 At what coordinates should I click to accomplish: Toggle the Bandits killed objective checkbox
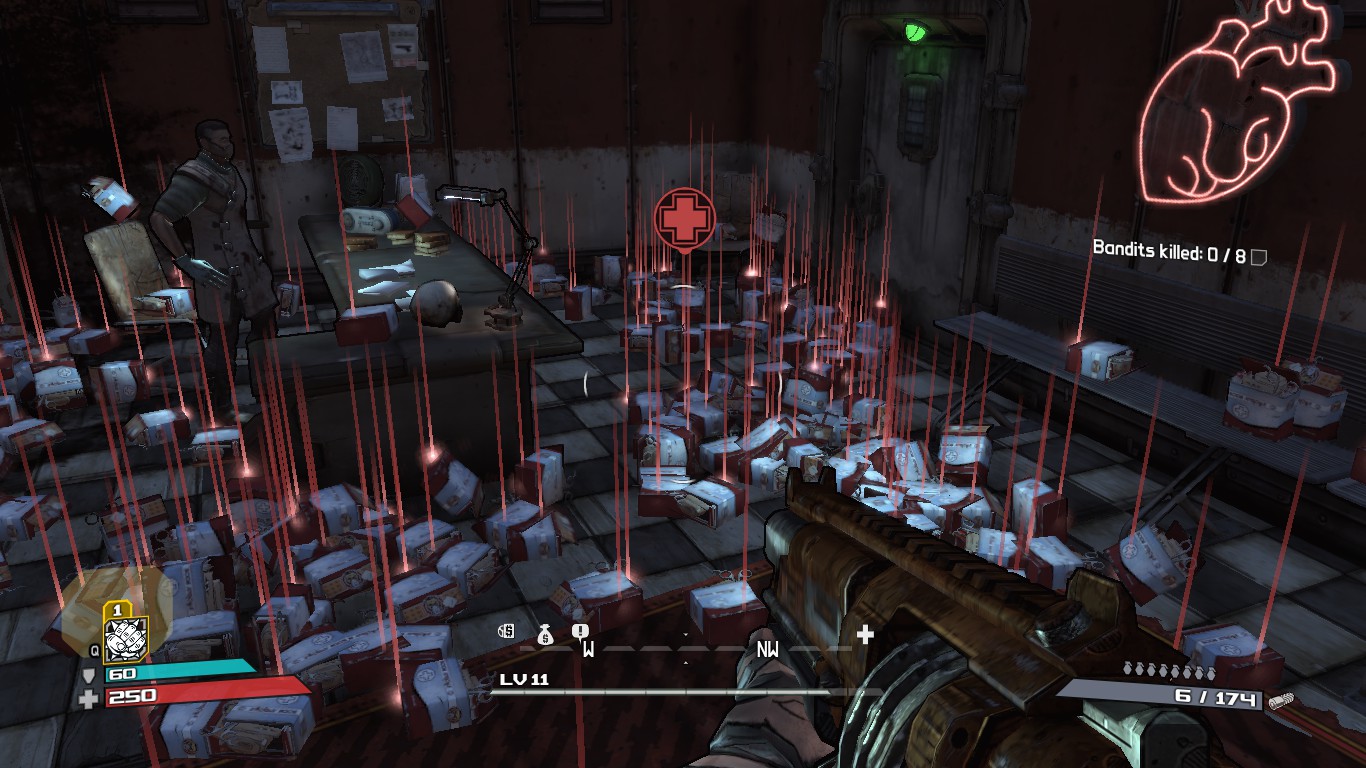[1259, 257]
